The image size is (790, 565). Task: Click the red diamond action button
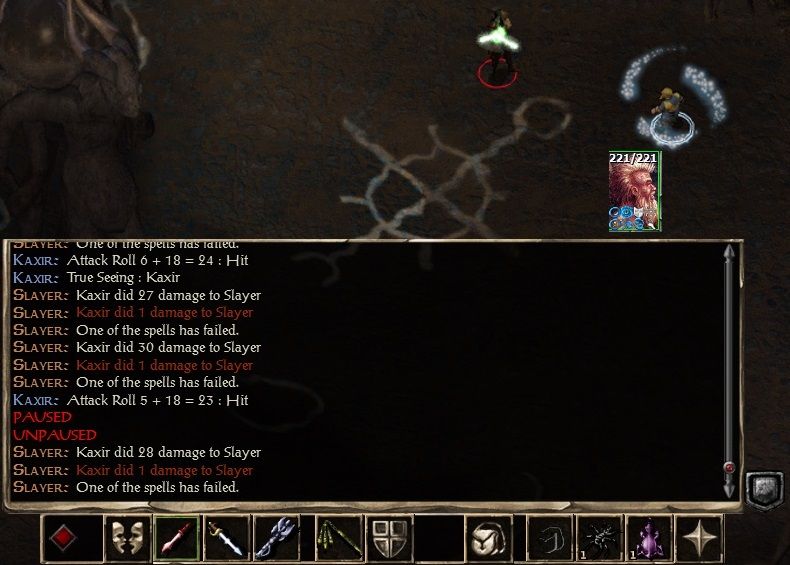pyautogui.click(x=64, y=538)
